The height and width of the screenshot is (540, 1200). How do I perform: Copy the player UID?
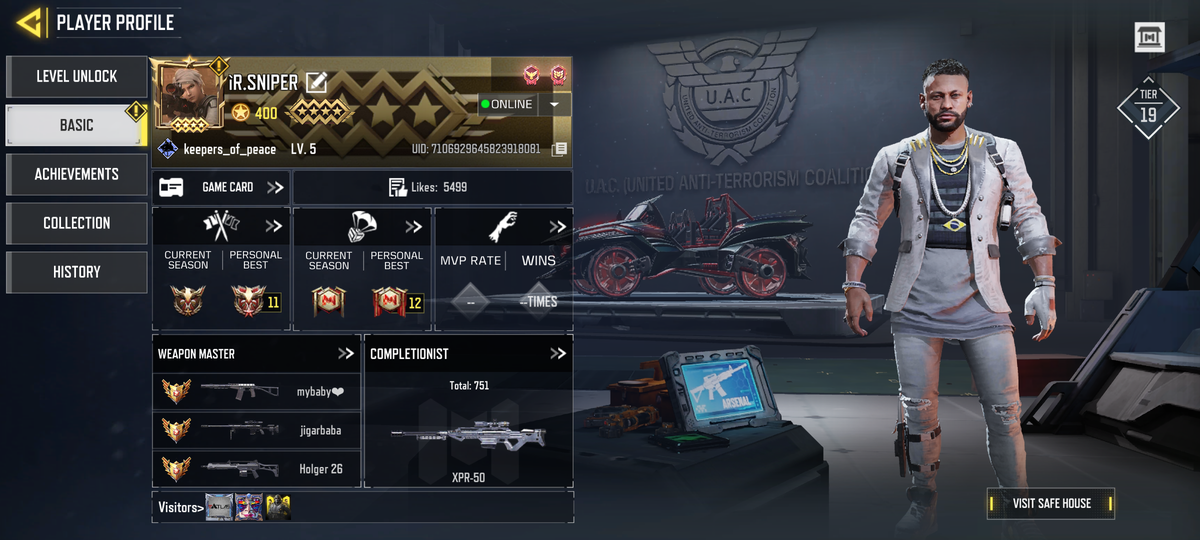pos(560,149)
